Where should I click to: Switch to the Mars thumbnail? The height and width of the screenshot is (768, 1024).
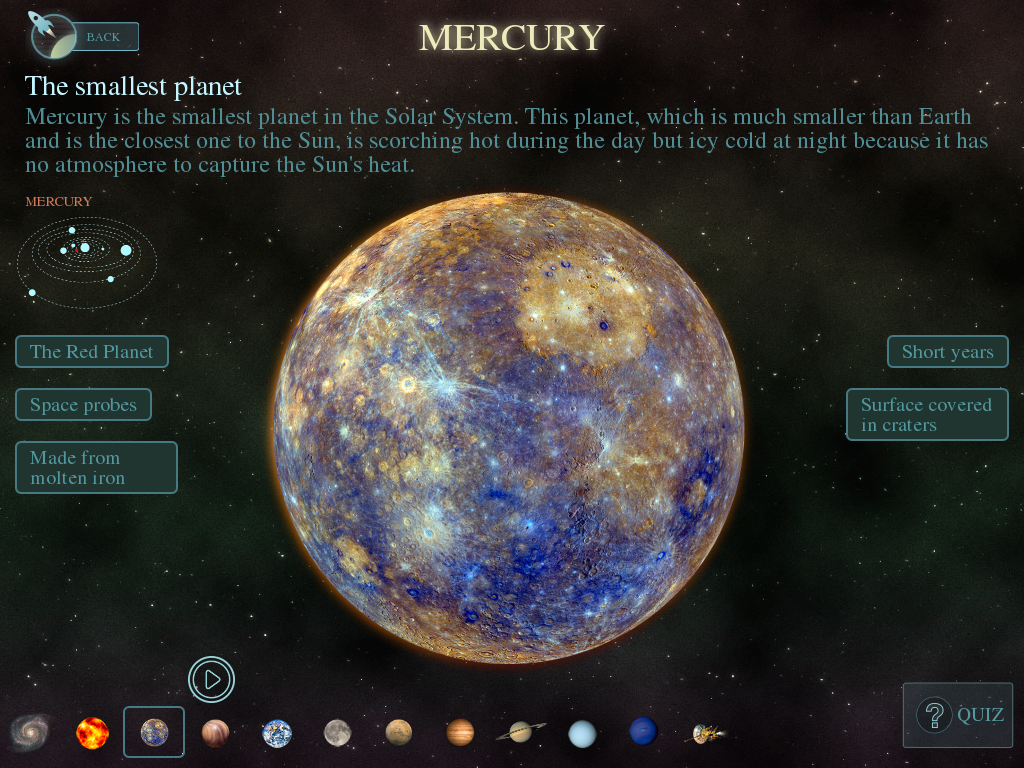399,733
